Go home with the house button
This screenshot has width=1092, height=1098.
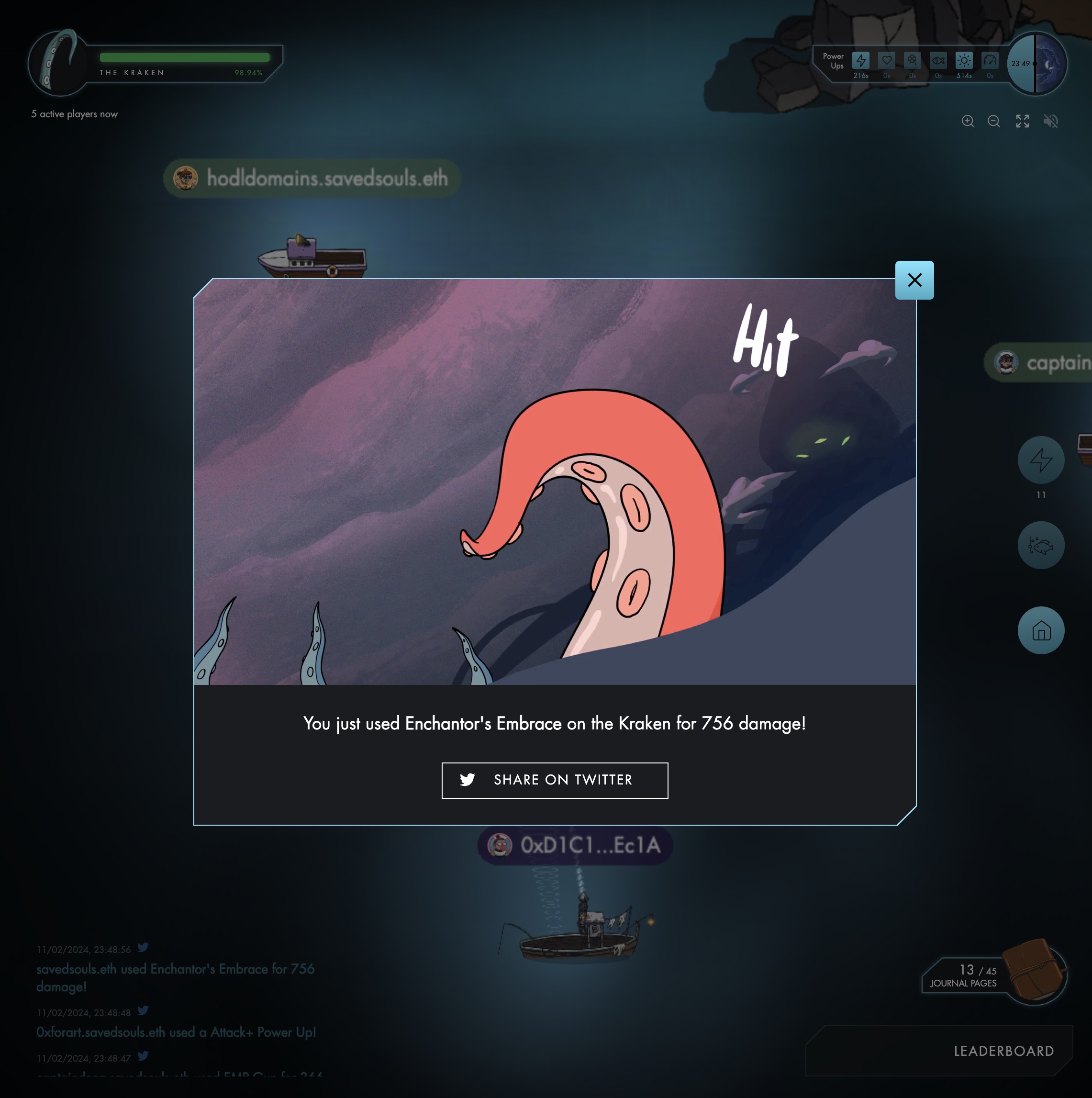(1040, 631)
